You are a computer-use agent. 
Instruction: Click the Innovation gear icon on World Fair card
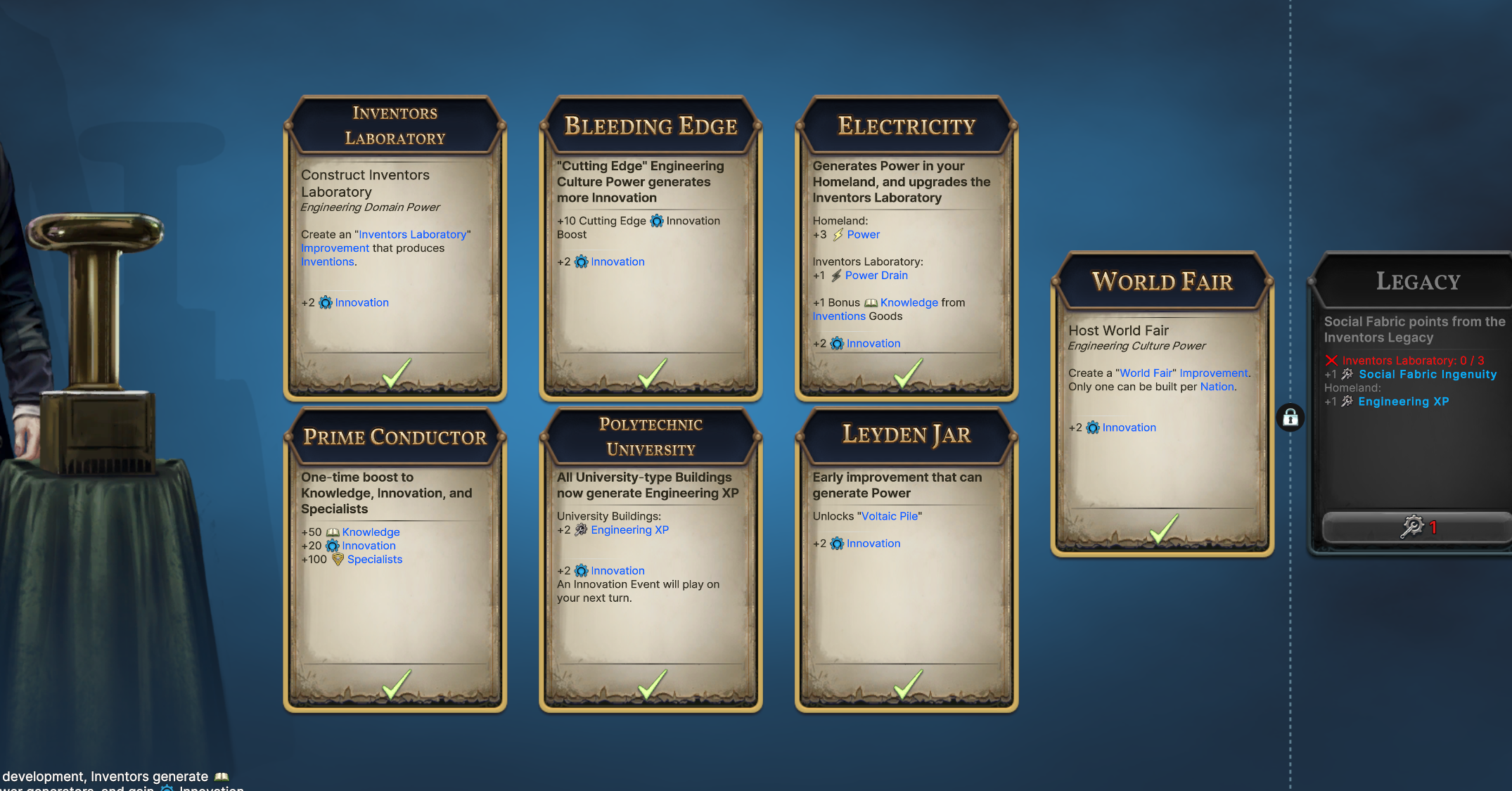[1092, 427]
